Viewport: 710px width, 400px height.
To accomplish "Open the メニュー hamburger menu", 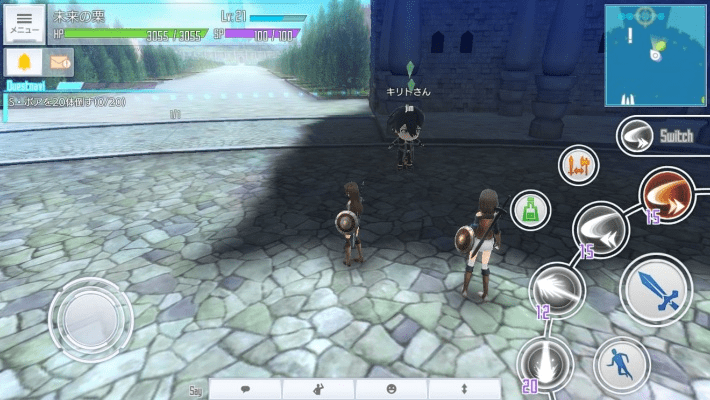I will pyautogui.click(x=25, y=23).
